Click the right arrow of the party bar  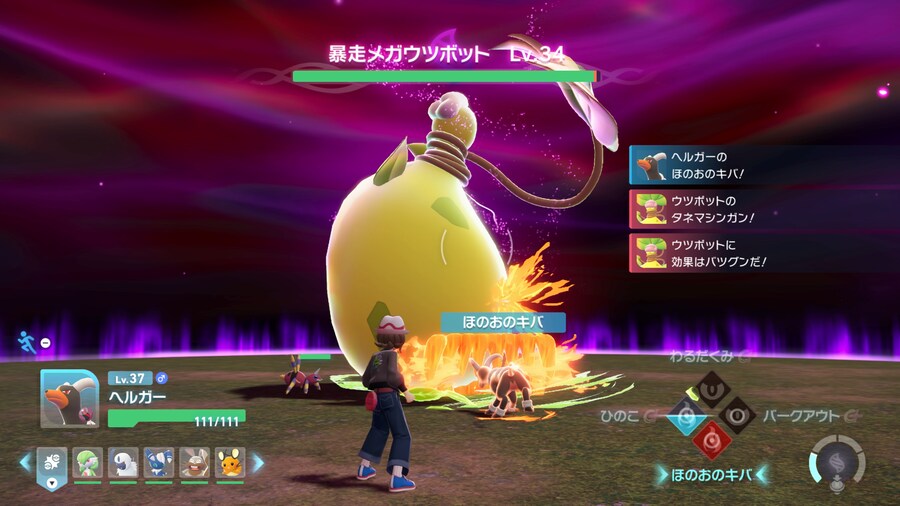point(257,463)
